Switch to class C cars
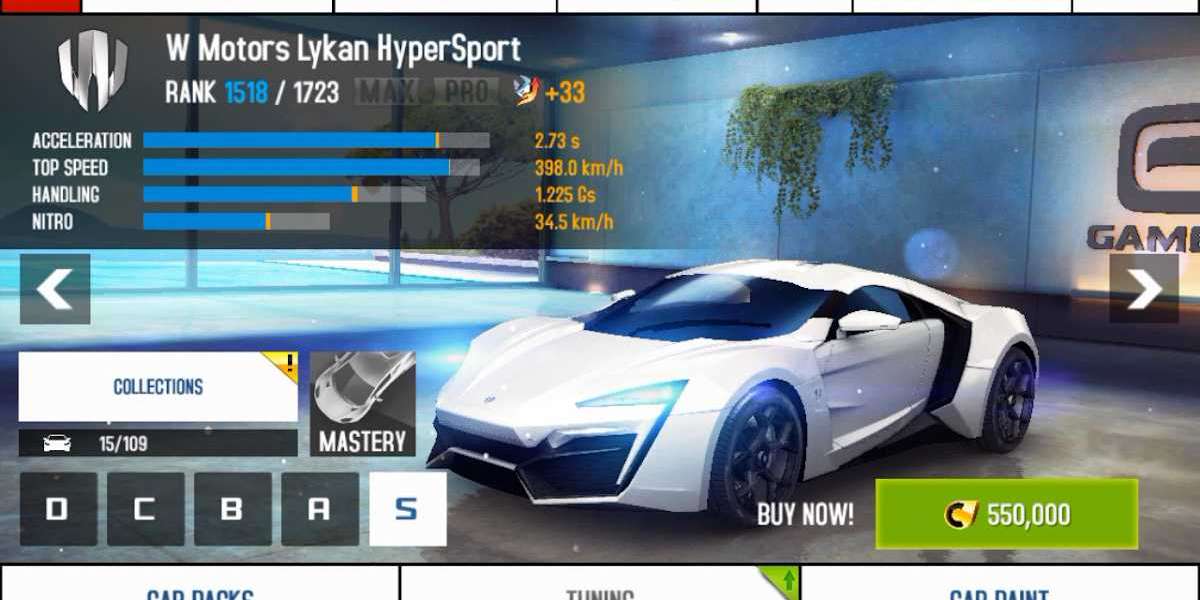1200x600 pixels. click(145, 509)
